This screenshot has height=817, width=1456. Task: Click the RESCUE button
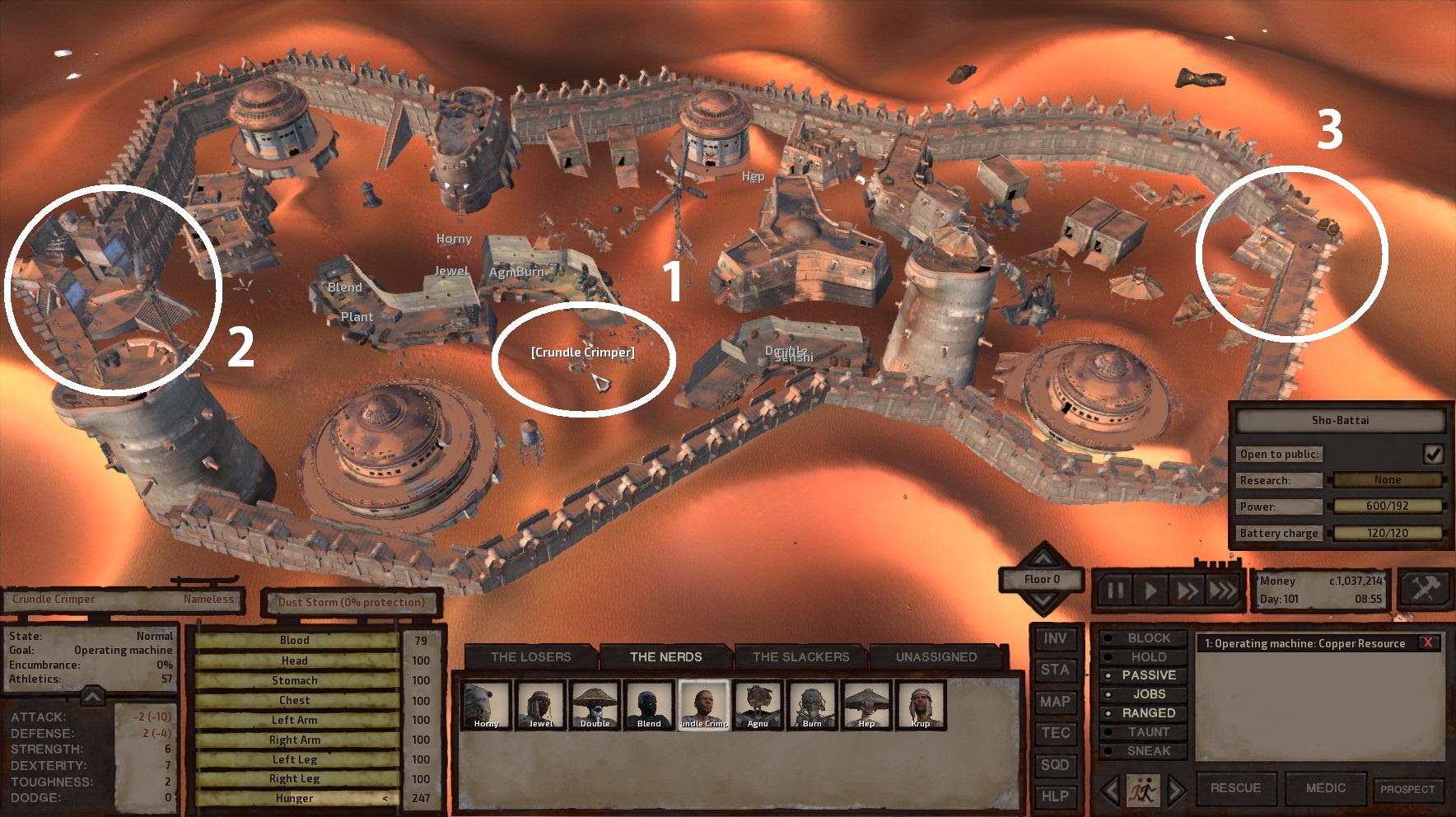1237,788
